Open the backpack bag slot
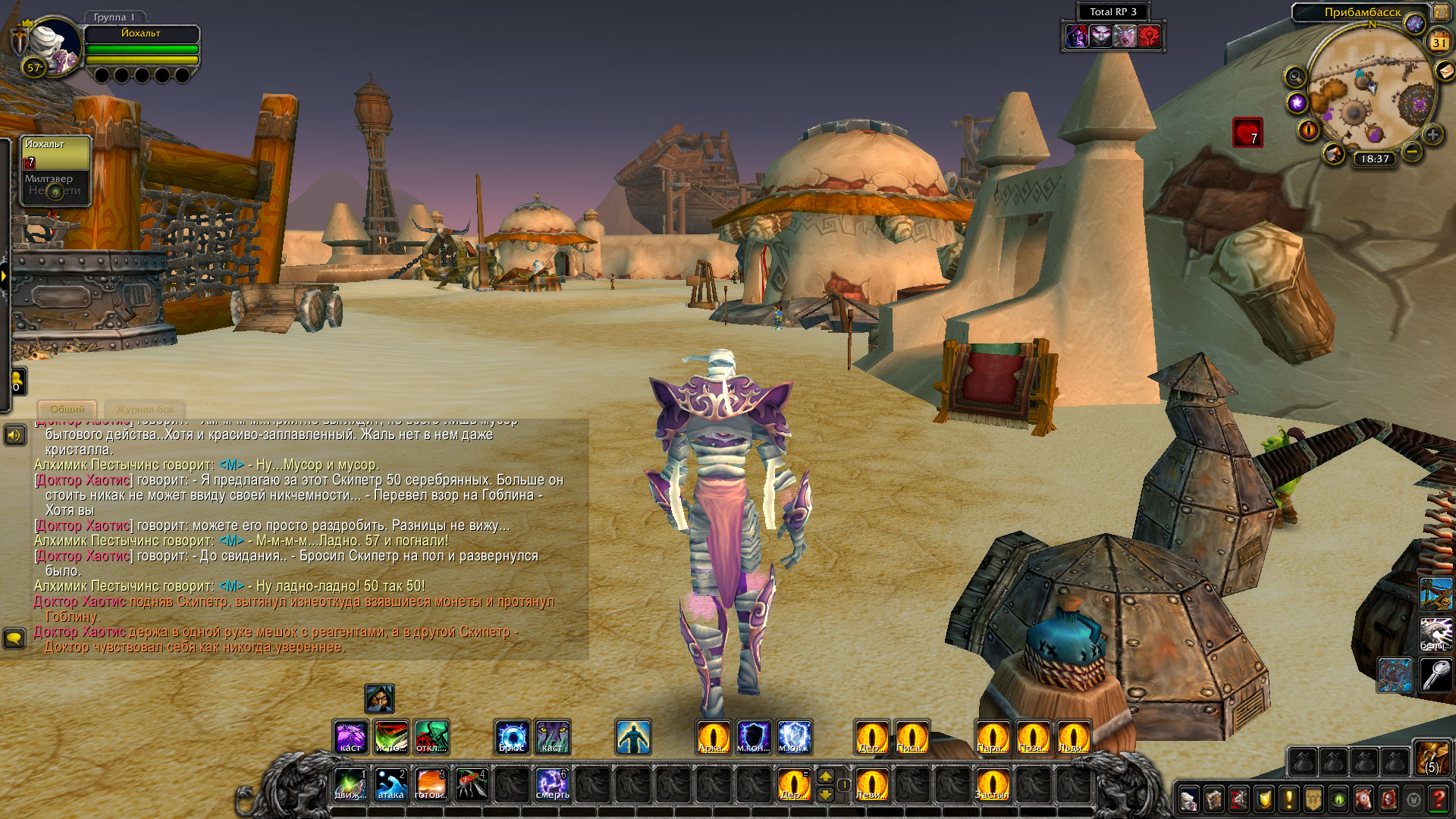This screenshot has height=819, width=1456. [1432, 758]
